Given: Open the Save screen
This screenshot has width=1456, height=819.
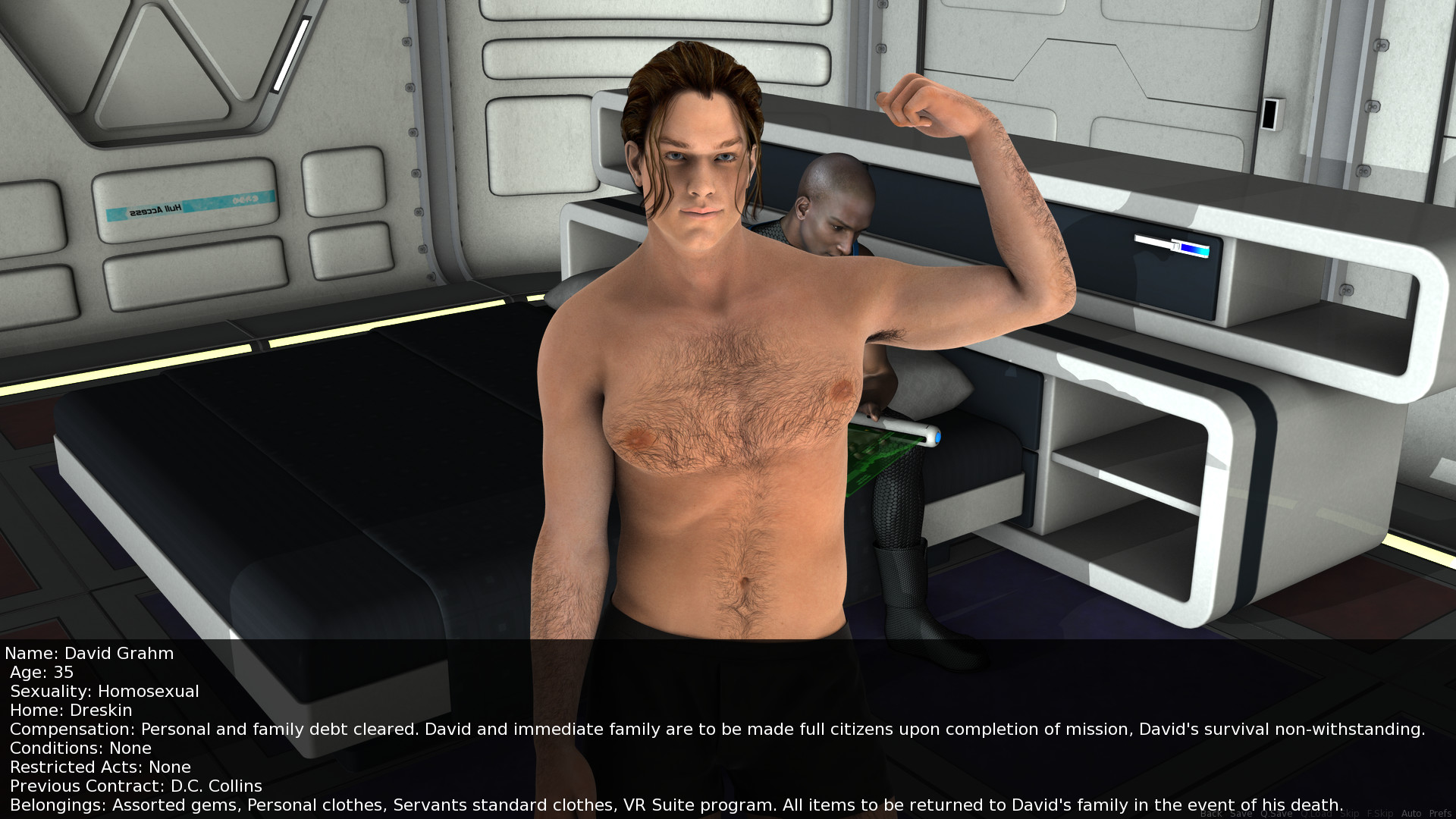Looking at the screenshot, I should 1241,813.
